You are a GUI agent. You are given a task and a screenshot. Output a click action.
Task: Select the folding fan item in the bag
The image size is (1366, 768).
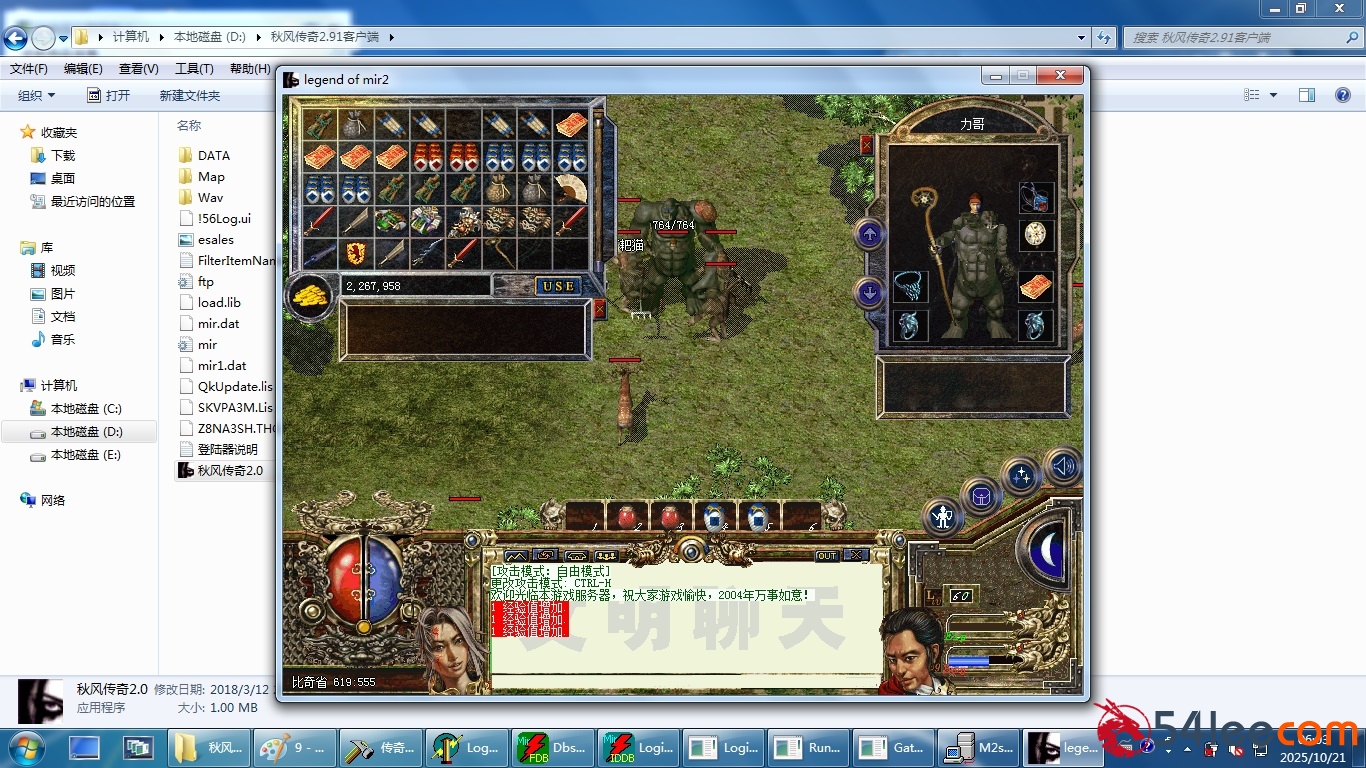tap(570, 188)
